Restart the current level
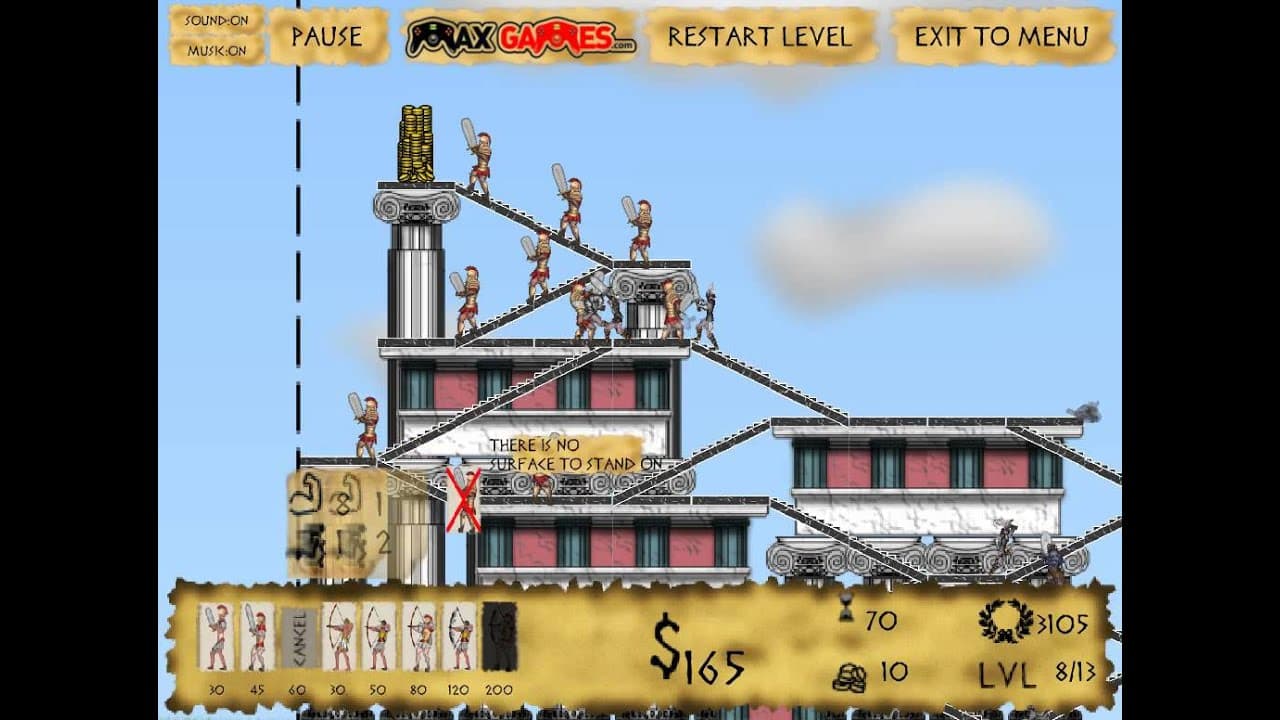The image size is (1280, 720). pos(760,37)
